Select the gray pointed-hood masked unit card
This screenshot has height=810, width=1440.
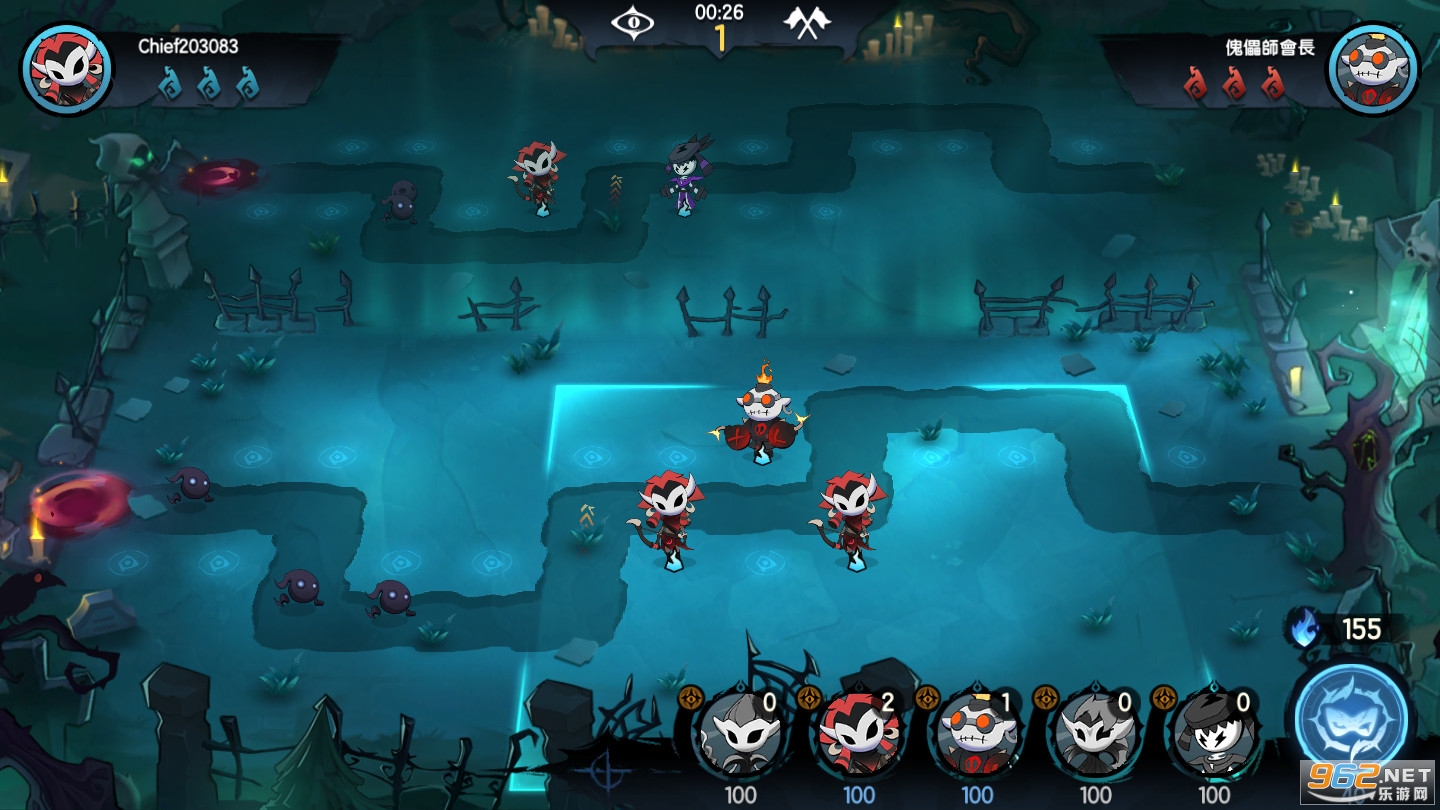pos(740,736)
